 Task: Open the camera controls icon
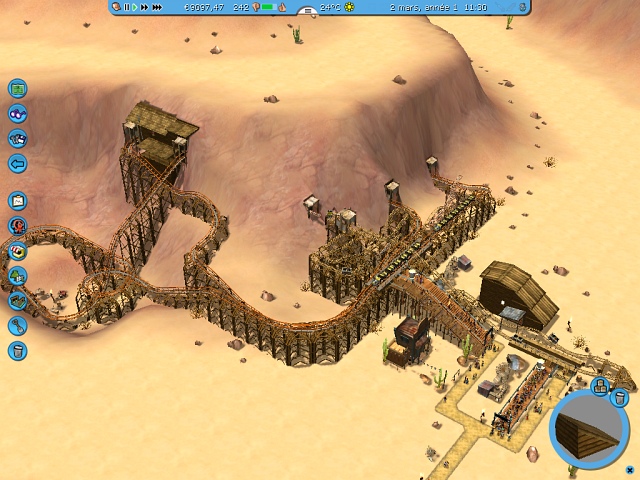coord(17,139)
